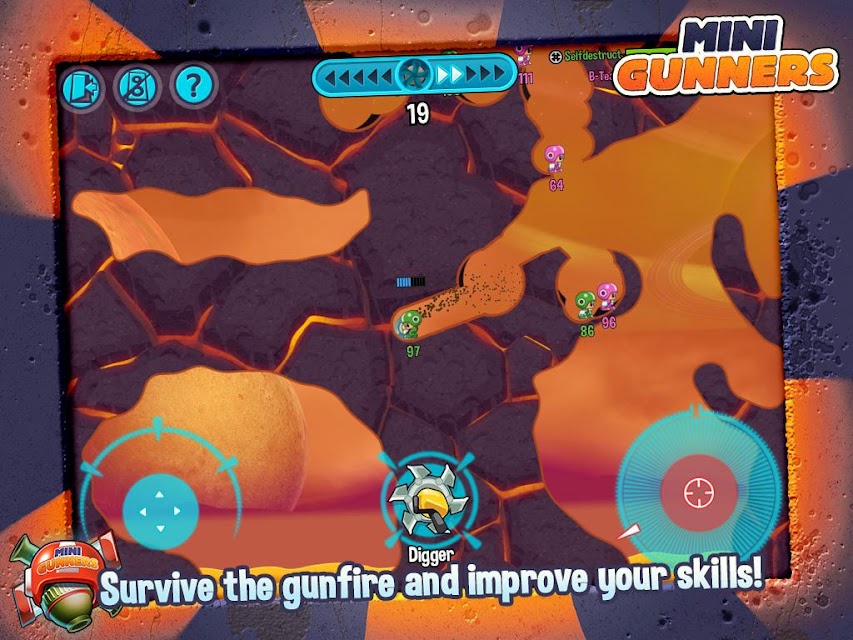The width and height of the screenshot is (853, 640).
Task: Tap the movement joystick pad with arrows
Action: pyautogui.click(x=160, y=510)
